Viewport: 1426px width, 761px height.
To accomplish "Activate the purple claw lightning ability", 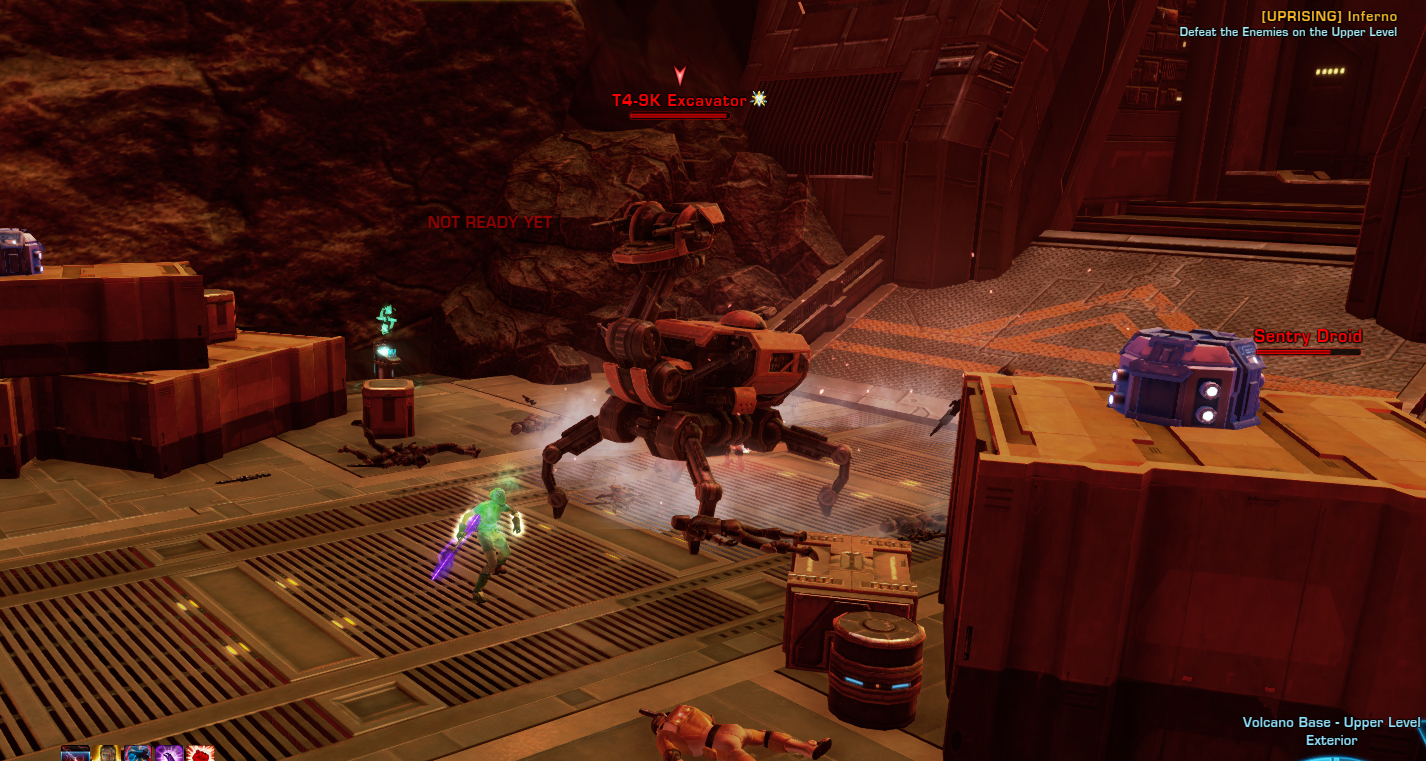I will [x=168, y=752].
